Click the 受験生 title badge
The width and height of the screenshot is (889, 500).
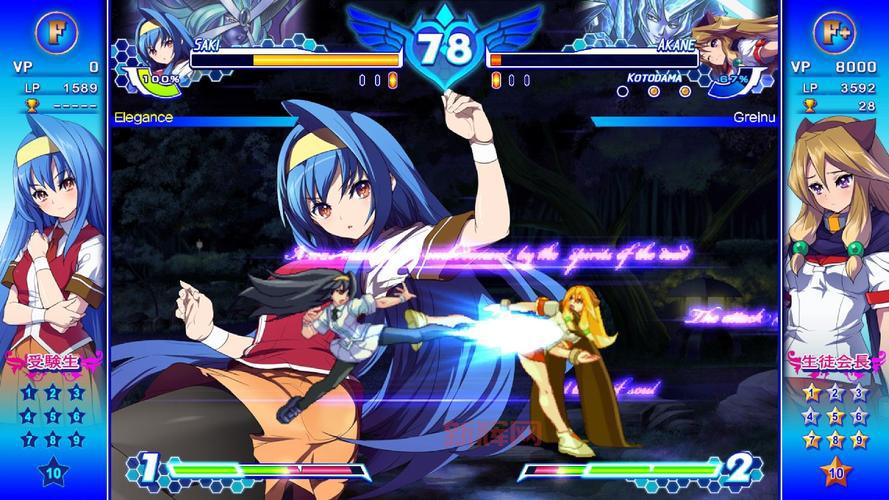point(55,360)
